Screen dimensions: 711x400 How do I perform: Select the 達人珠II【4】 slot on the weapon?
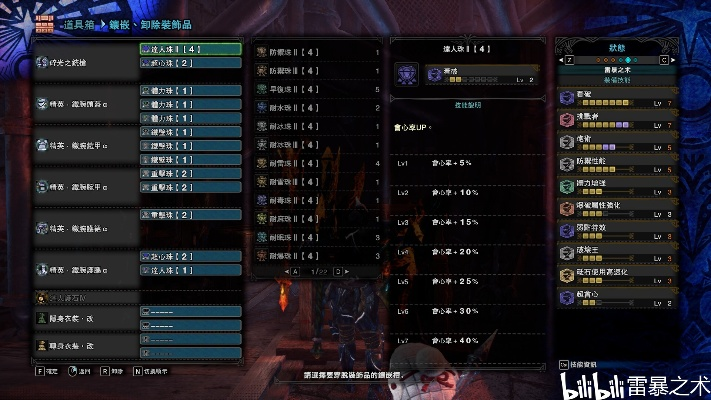190,48
